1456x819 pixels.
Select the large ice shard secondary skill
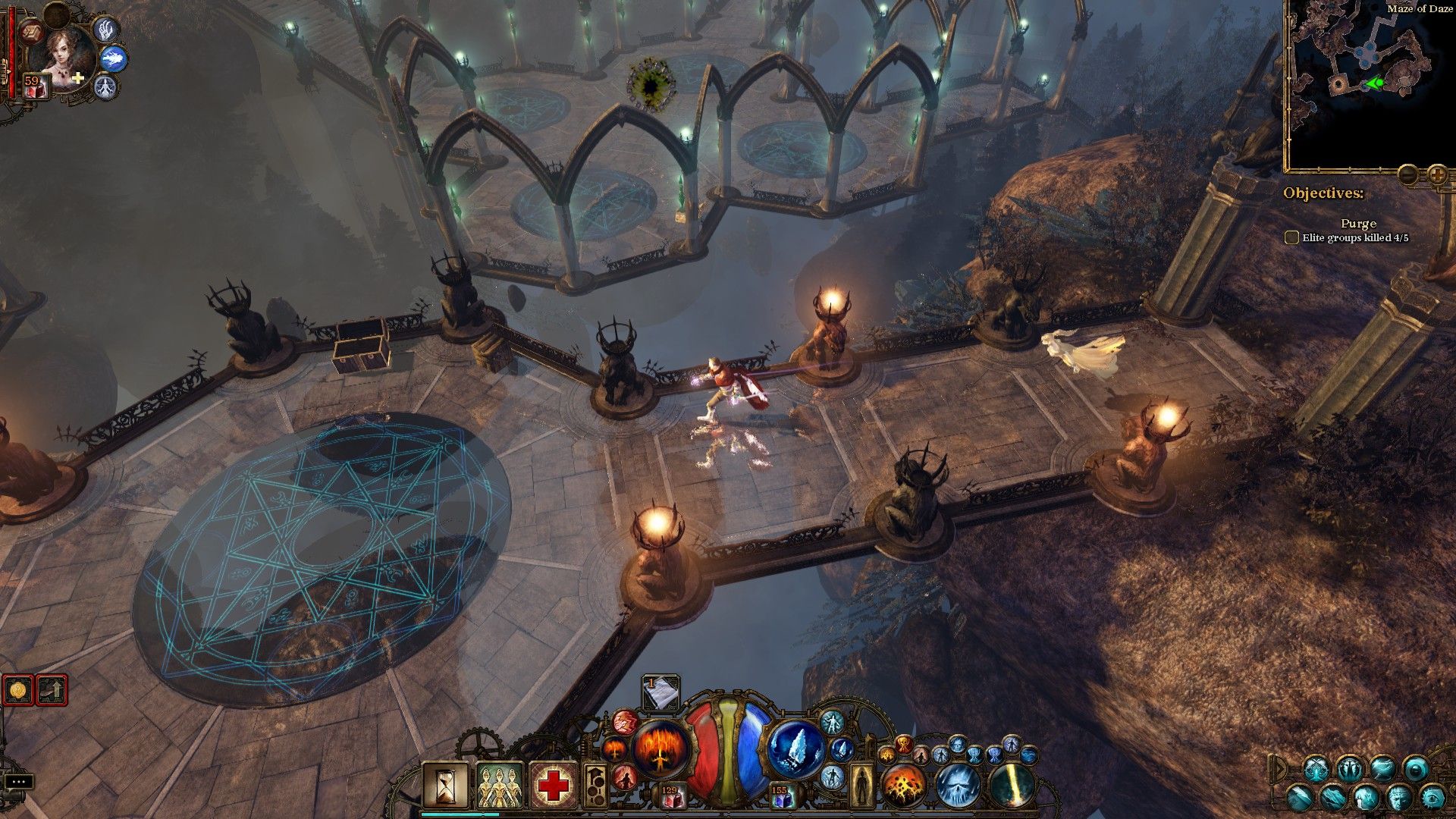click(x=795, y=748)
